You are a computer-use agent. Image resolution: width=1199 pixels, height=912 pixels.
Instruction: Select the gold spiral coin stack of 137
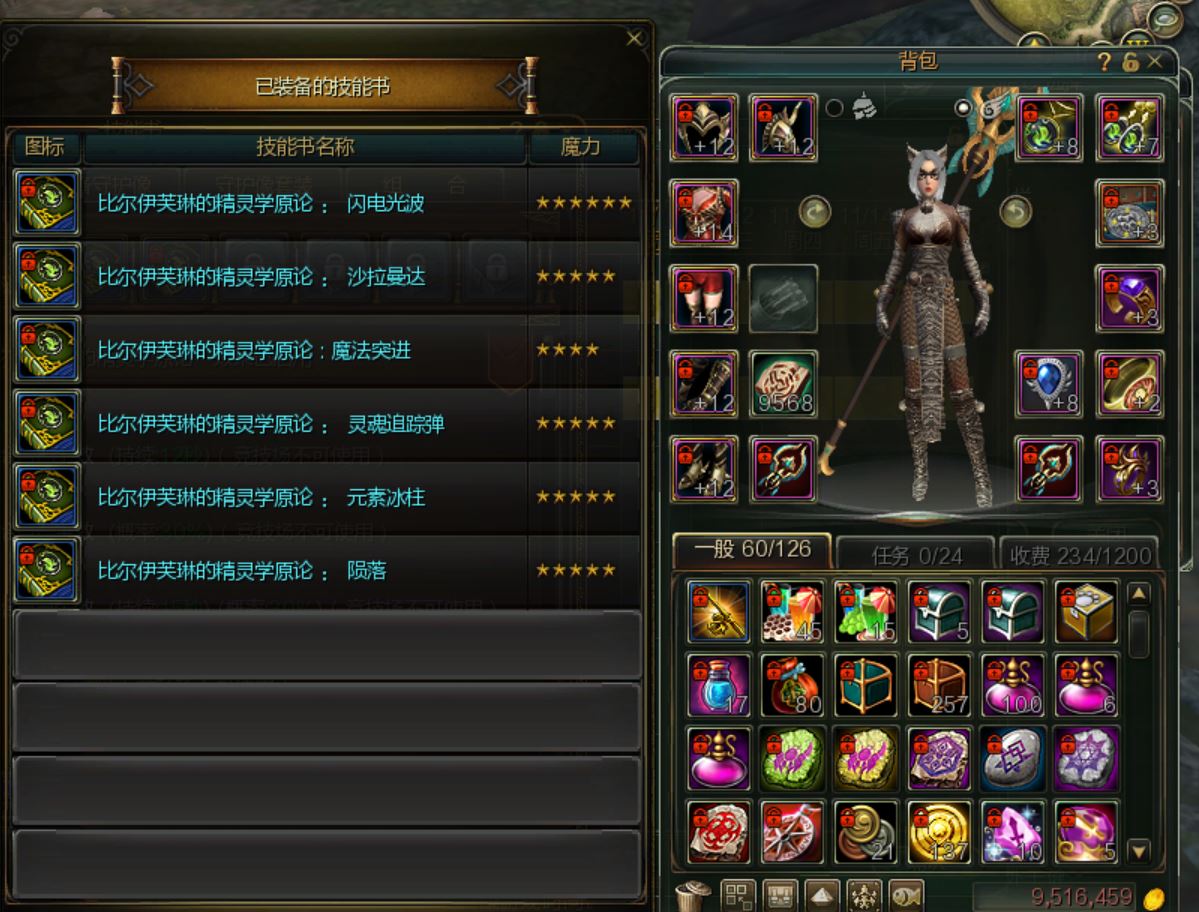(939, 832)
